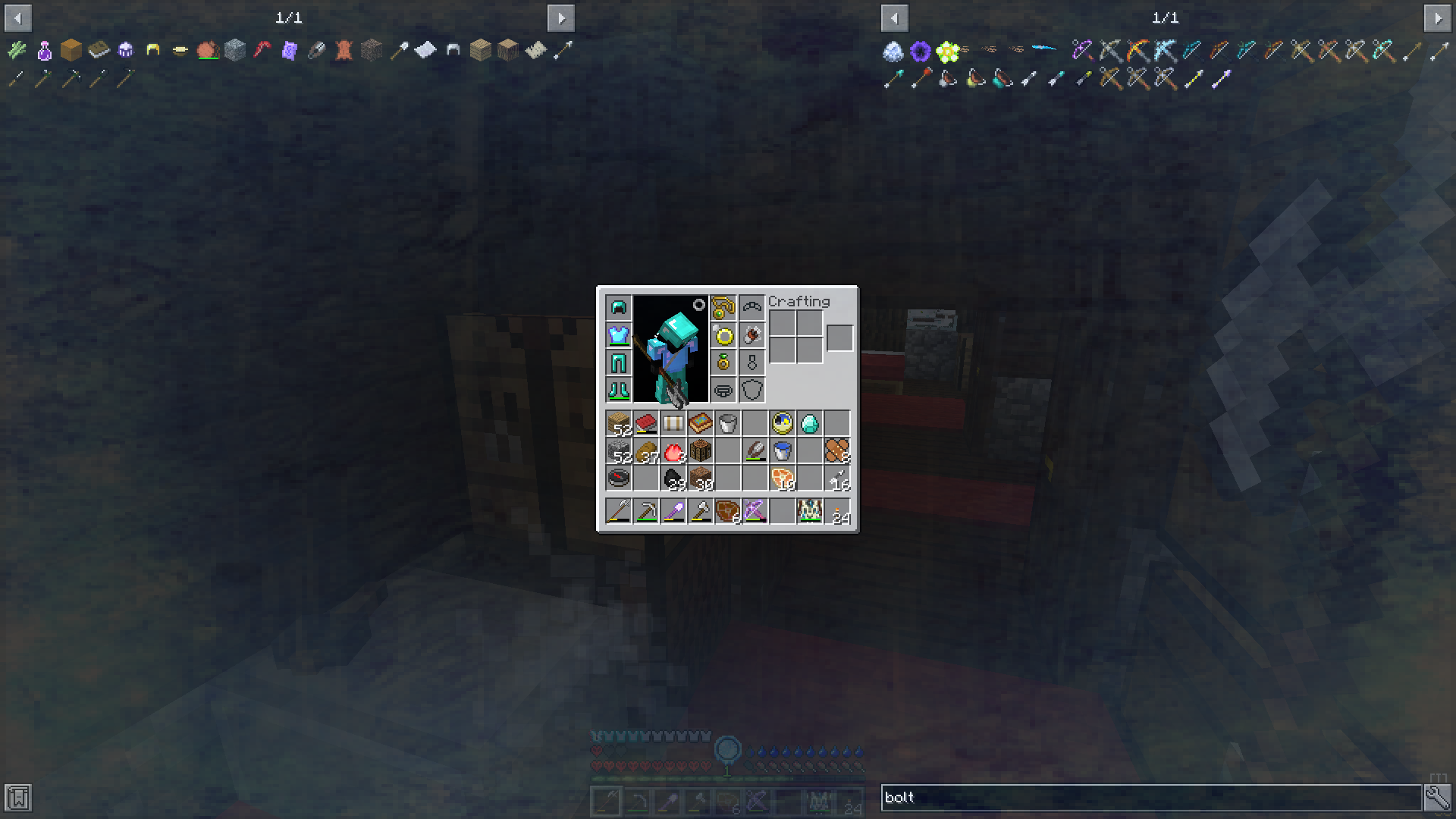Viewport: 1456px width, 819px height.
Task: Click the cooked porkchop stack
Action: pos(783,478)
